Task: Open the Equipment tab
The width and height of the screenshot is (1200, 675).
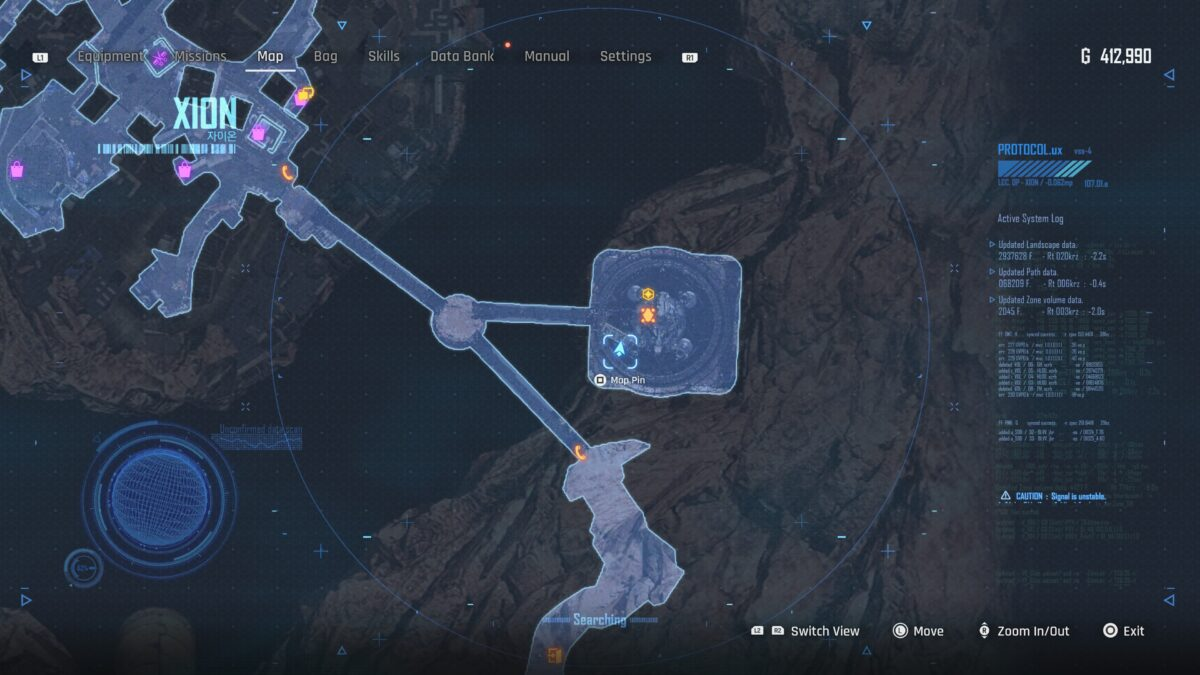Action: (111, 57)
